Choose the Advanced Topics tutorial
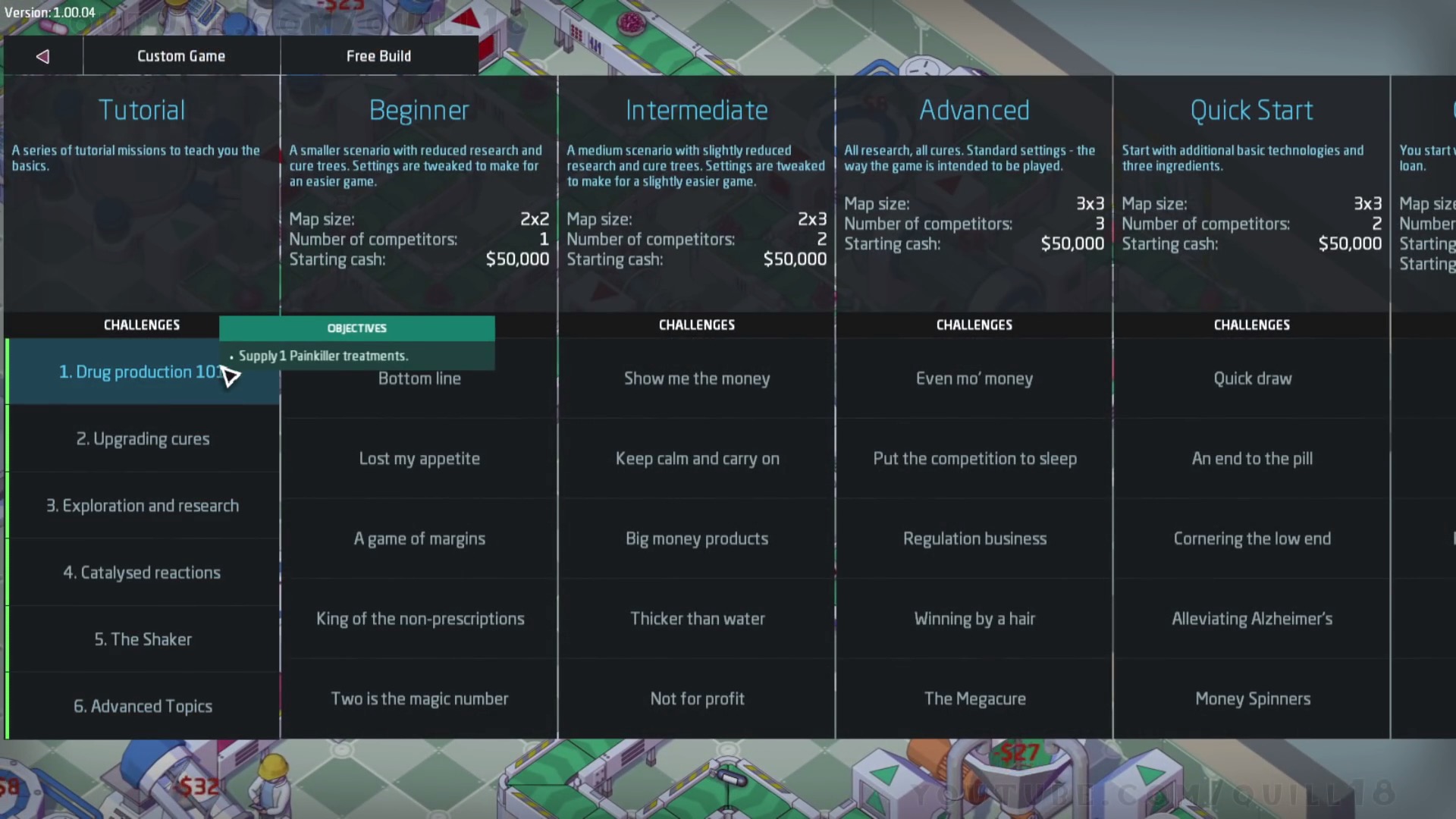This screenshot has height=819, width=1456. point(143,706)
